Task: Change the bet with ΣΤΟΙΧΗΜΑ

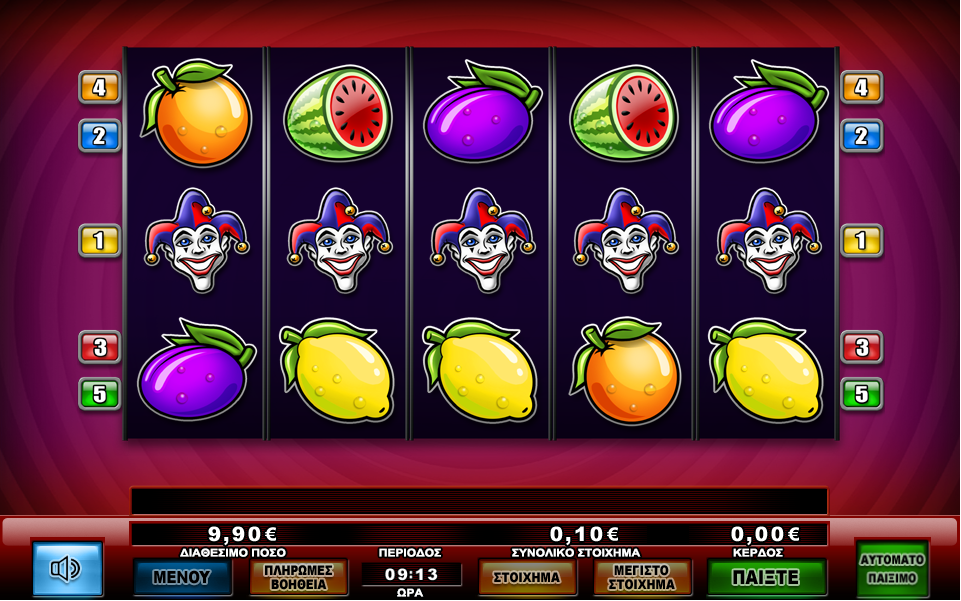Action: pos(528,577)
